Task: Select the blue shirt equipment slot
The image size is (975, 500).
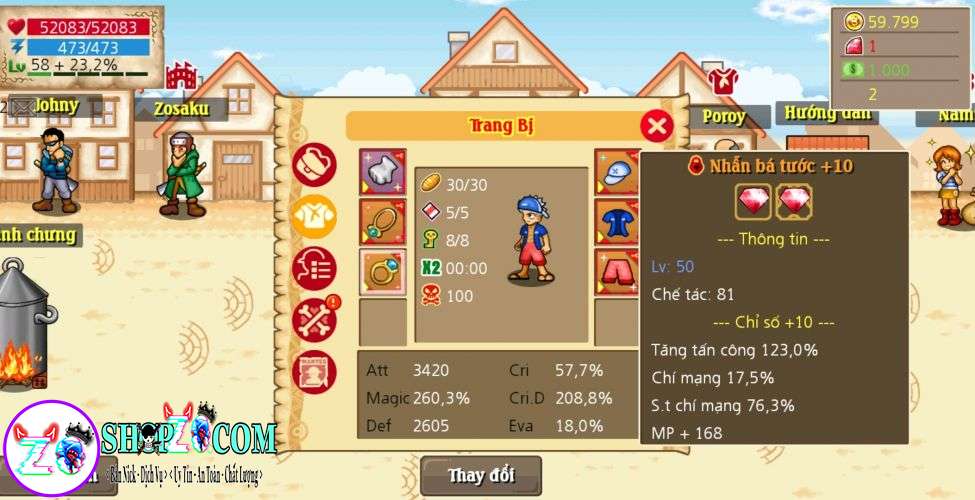Action: [618, 222]
